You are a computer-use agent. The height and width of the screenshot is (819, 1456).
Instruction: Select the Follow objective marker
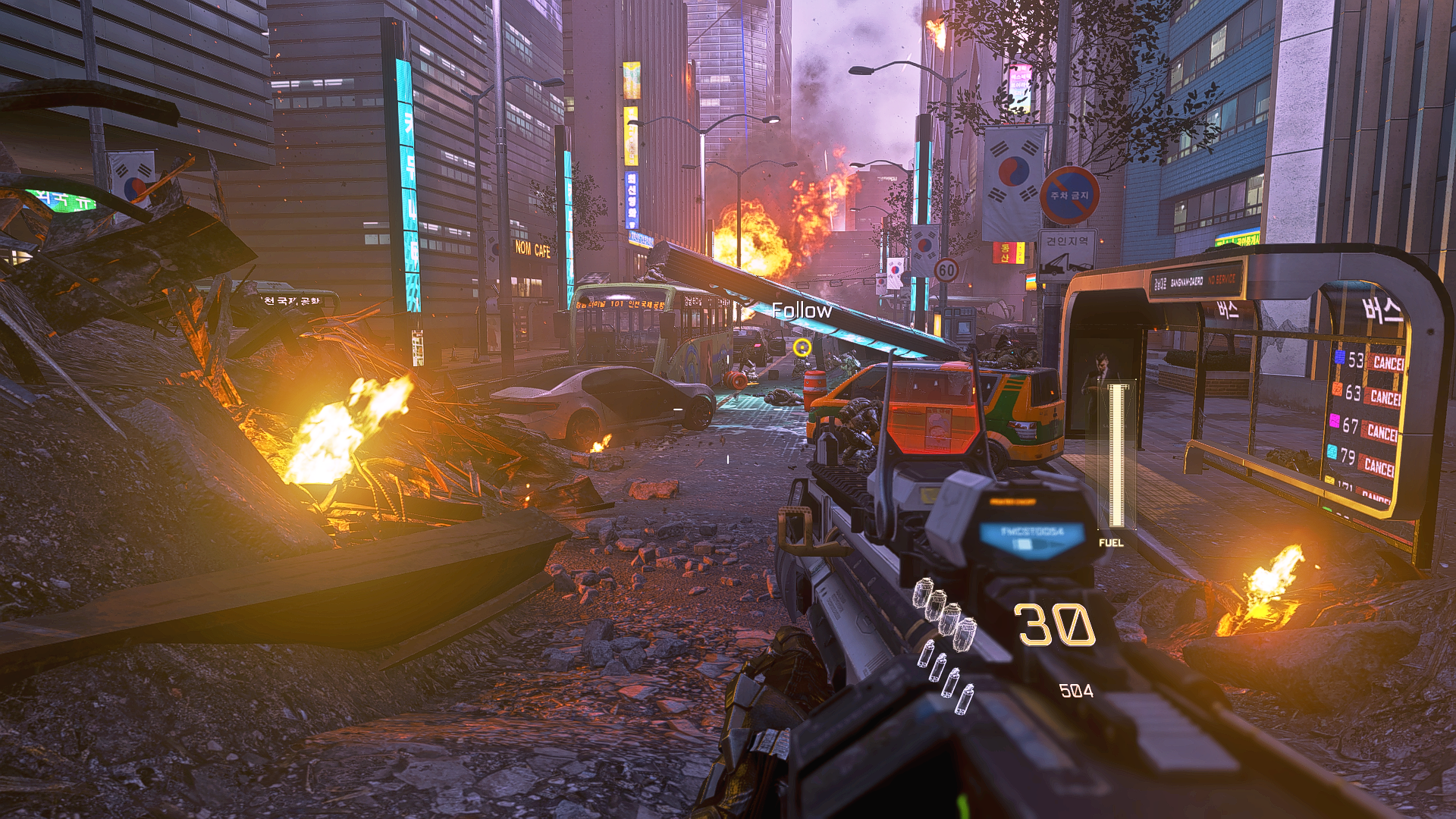[800, 310]
